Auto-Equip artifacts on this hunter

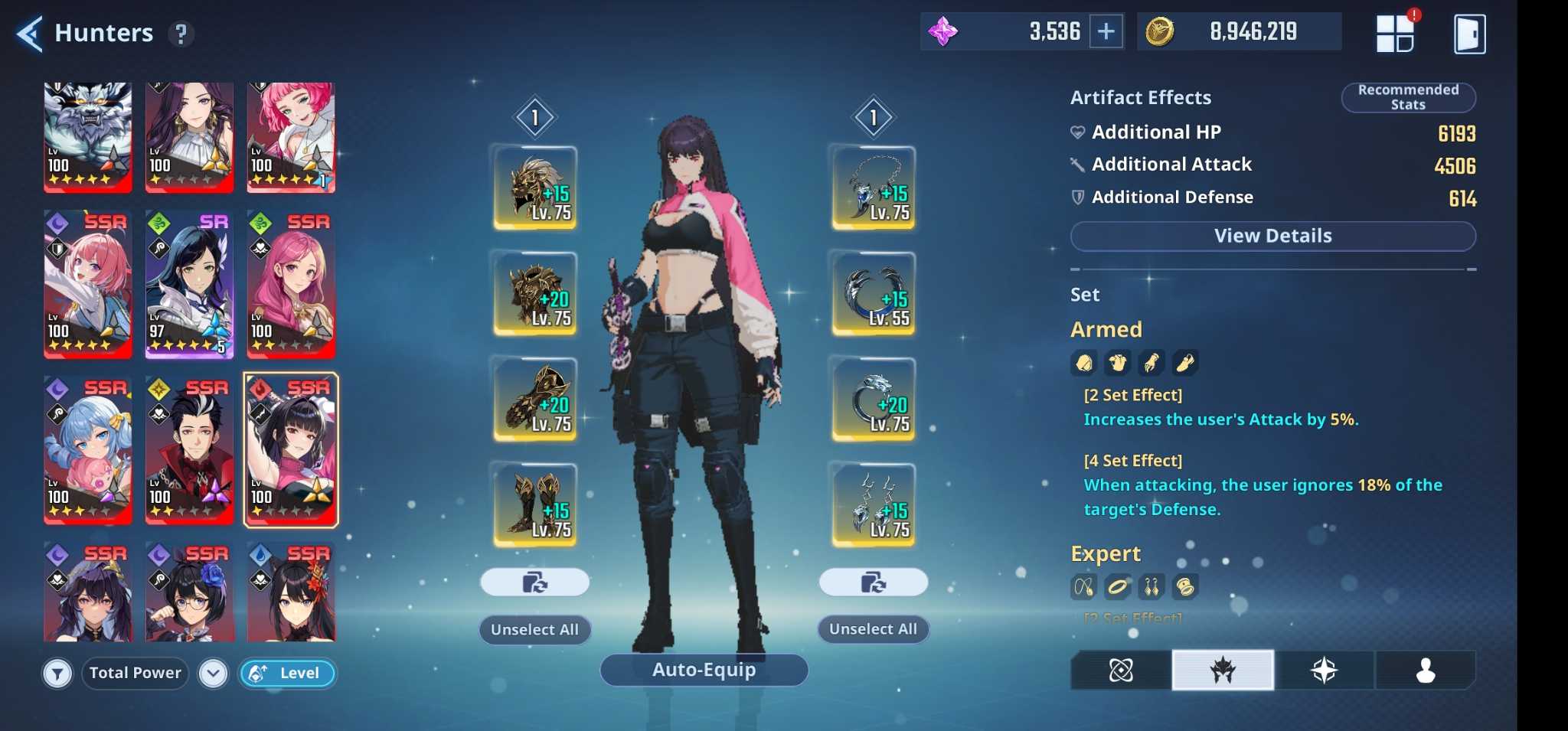tap(704, 670)
